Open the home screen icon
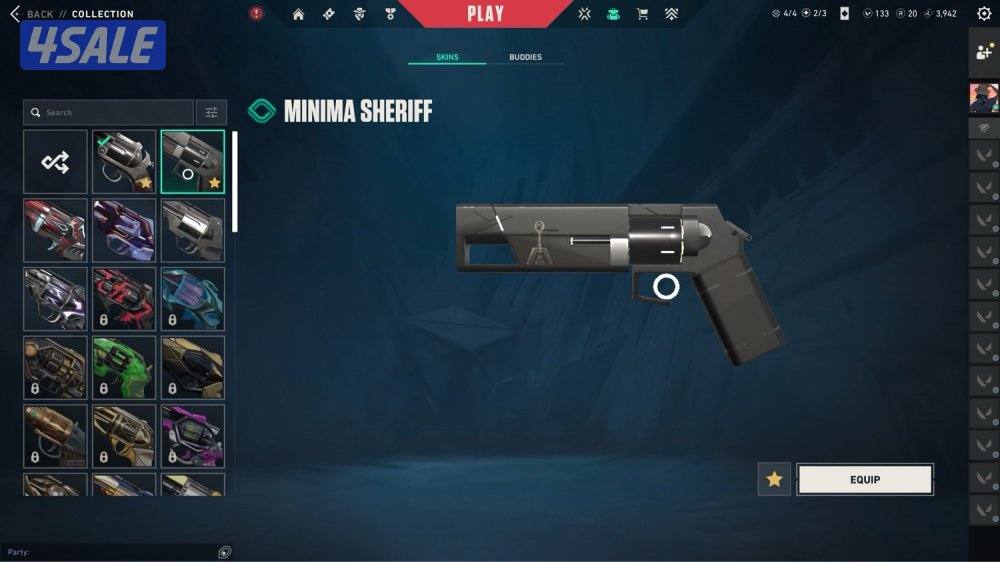This screenshot has height=562, width=1000. tap(298, 14)
